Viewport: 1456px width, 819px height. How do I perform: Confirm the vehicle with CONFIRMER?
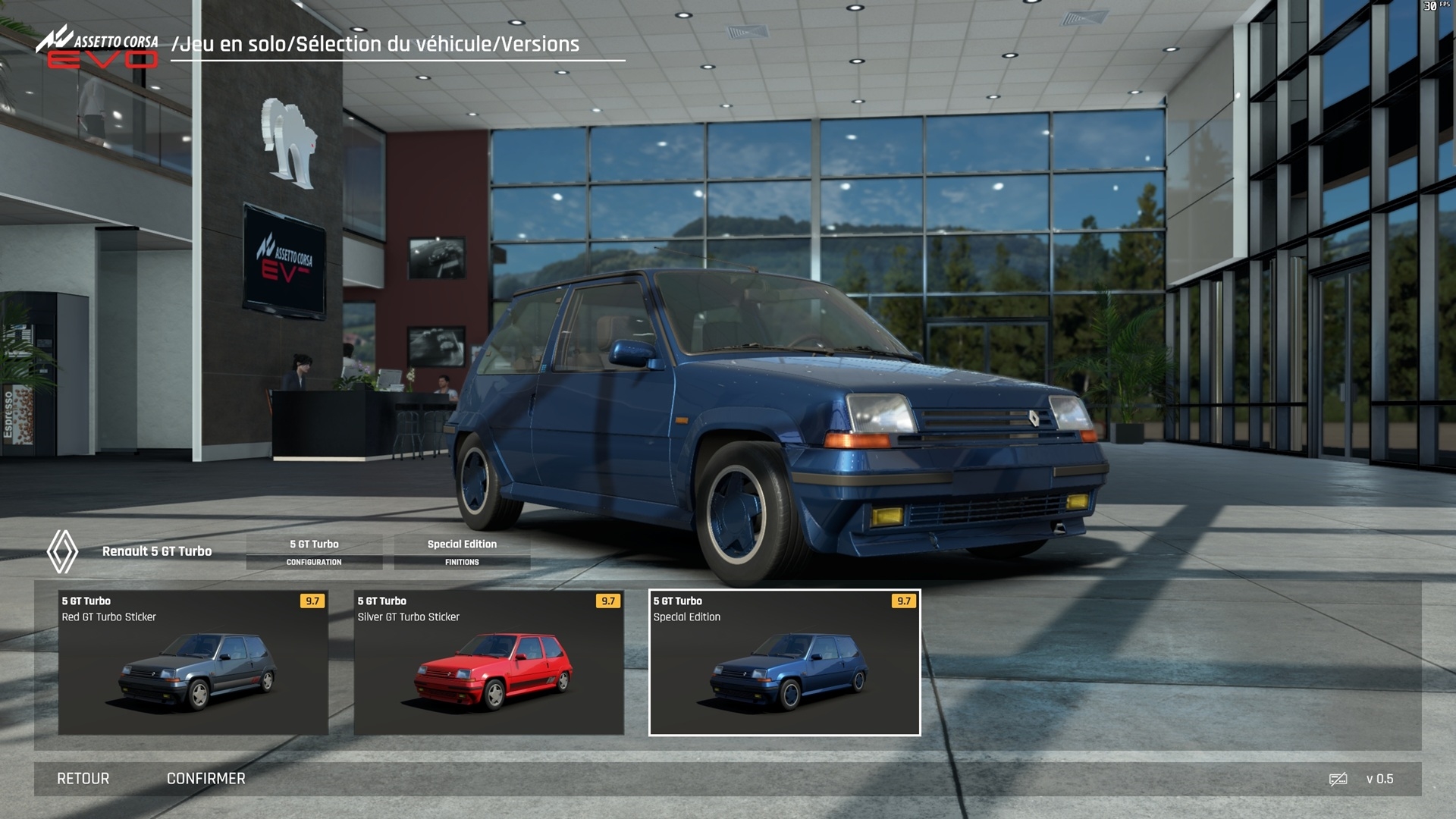[206, 779]
